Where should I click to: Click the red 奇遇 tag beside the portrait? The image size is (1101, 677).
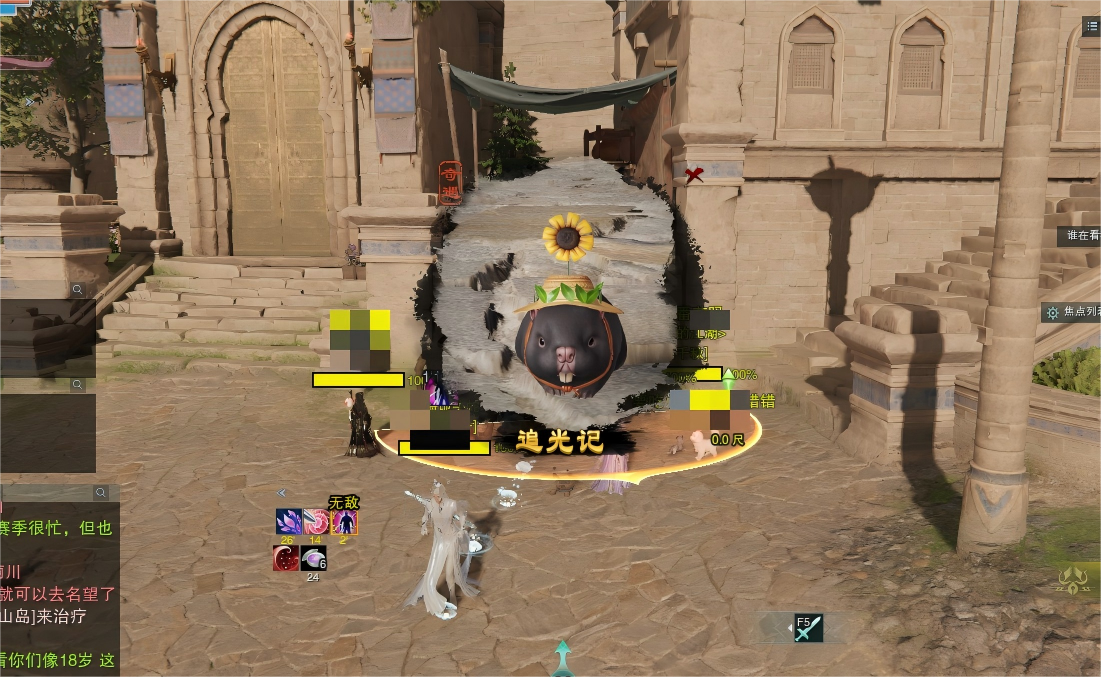coord(448,183)
